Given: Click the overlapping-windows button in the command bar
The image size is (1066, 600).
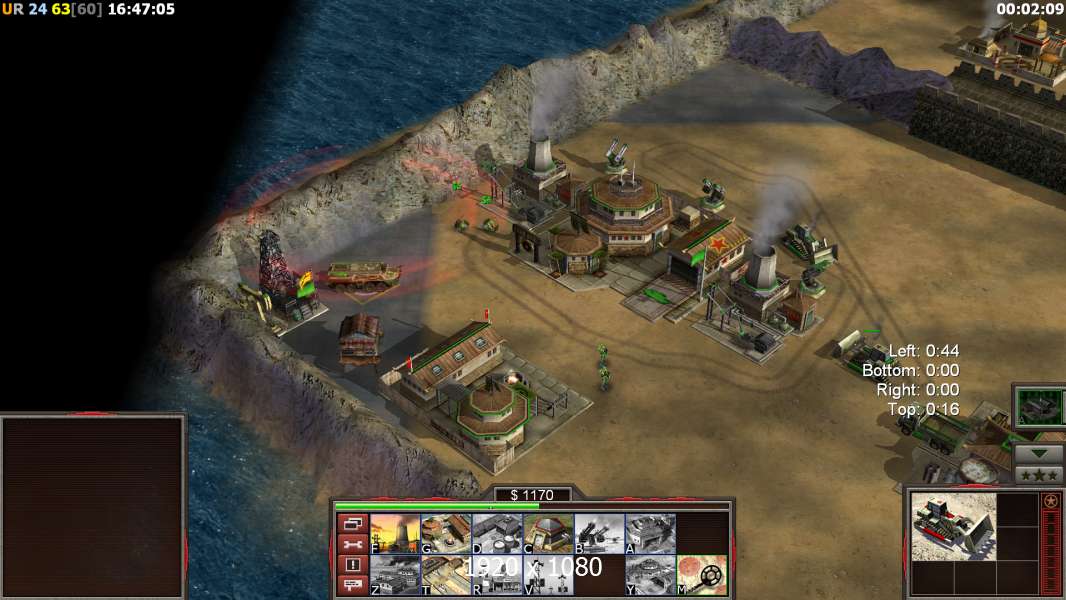Looking at the screenshot, I should click(351, 524).
